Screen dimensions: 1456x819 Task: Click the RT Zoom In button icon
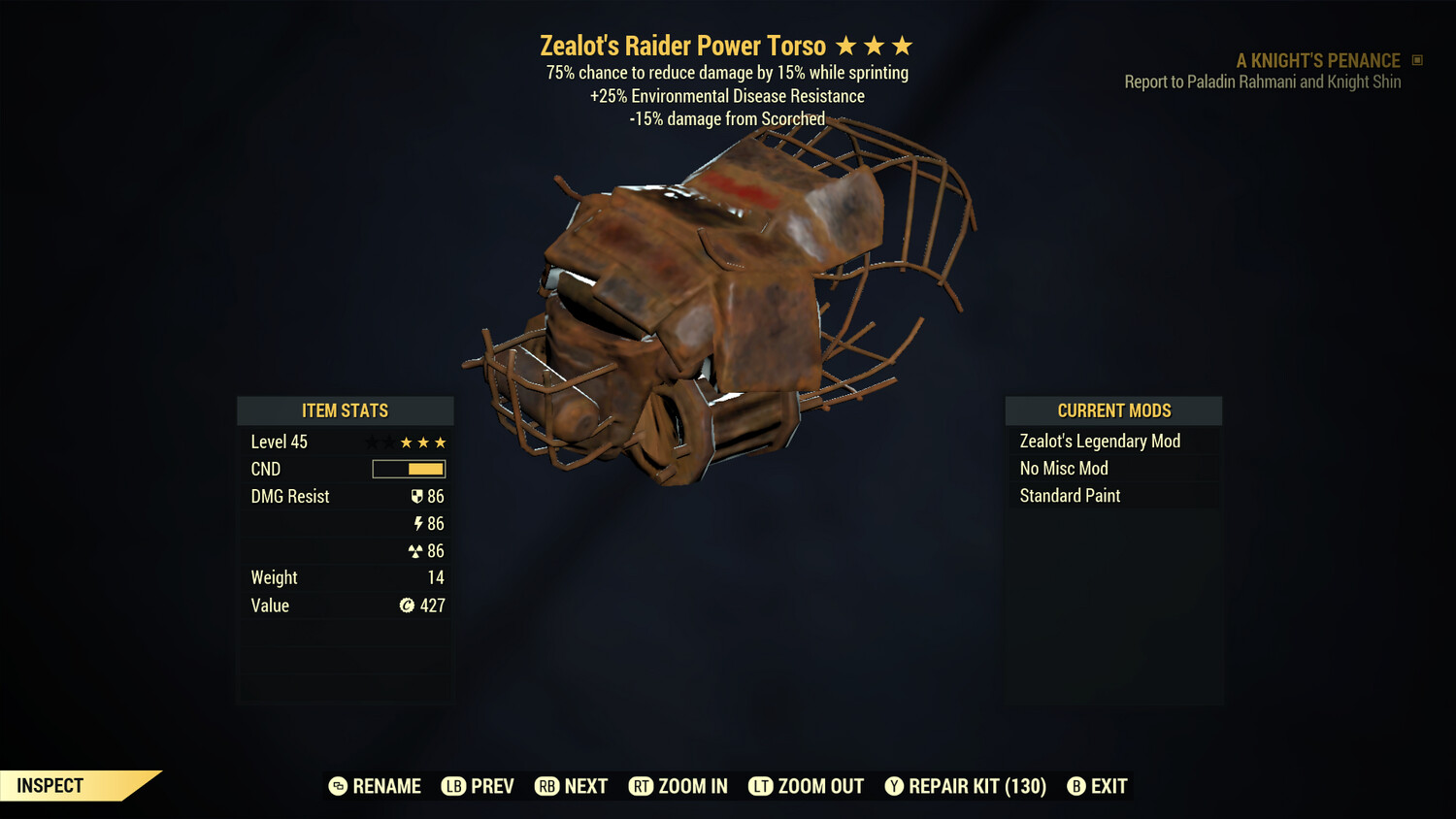tap(642, 786)
